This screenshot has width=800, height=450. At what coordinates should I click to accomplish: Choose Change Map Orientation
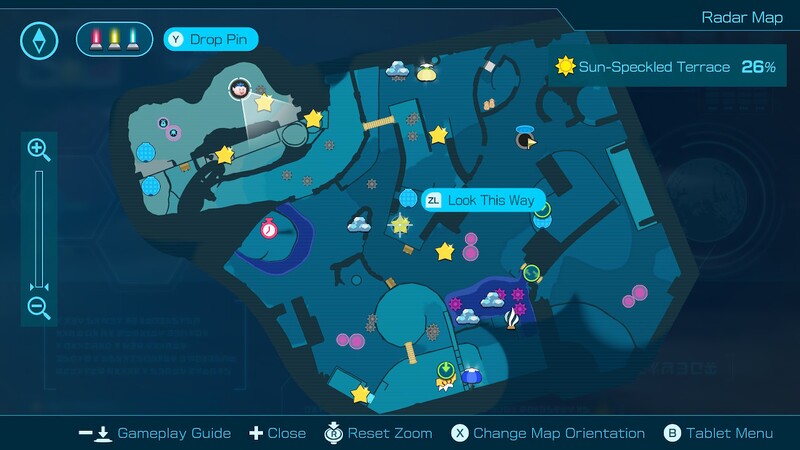(547, 433)
